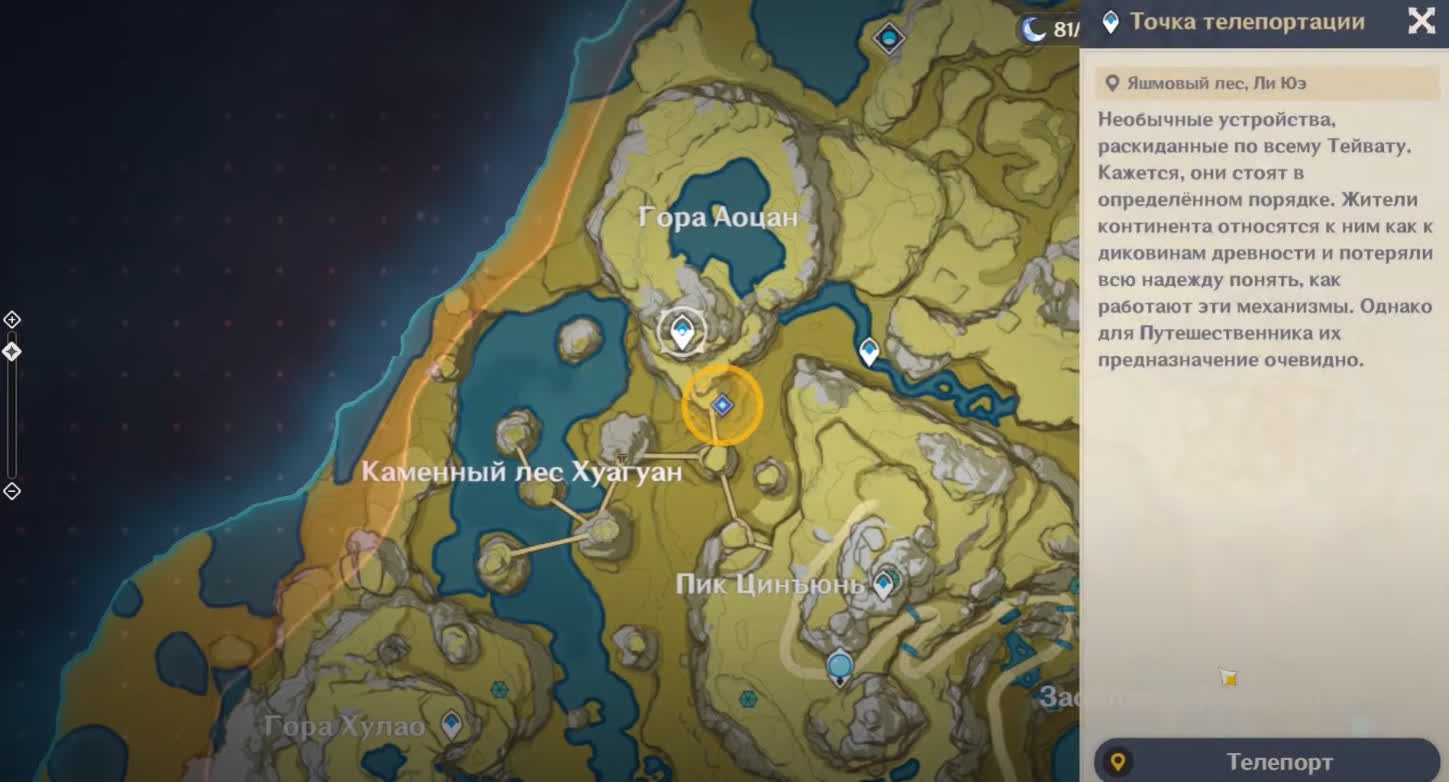The image size is (1449, 782).
Task: Click the map zoom slider handle
Action: tap(12, 352)
